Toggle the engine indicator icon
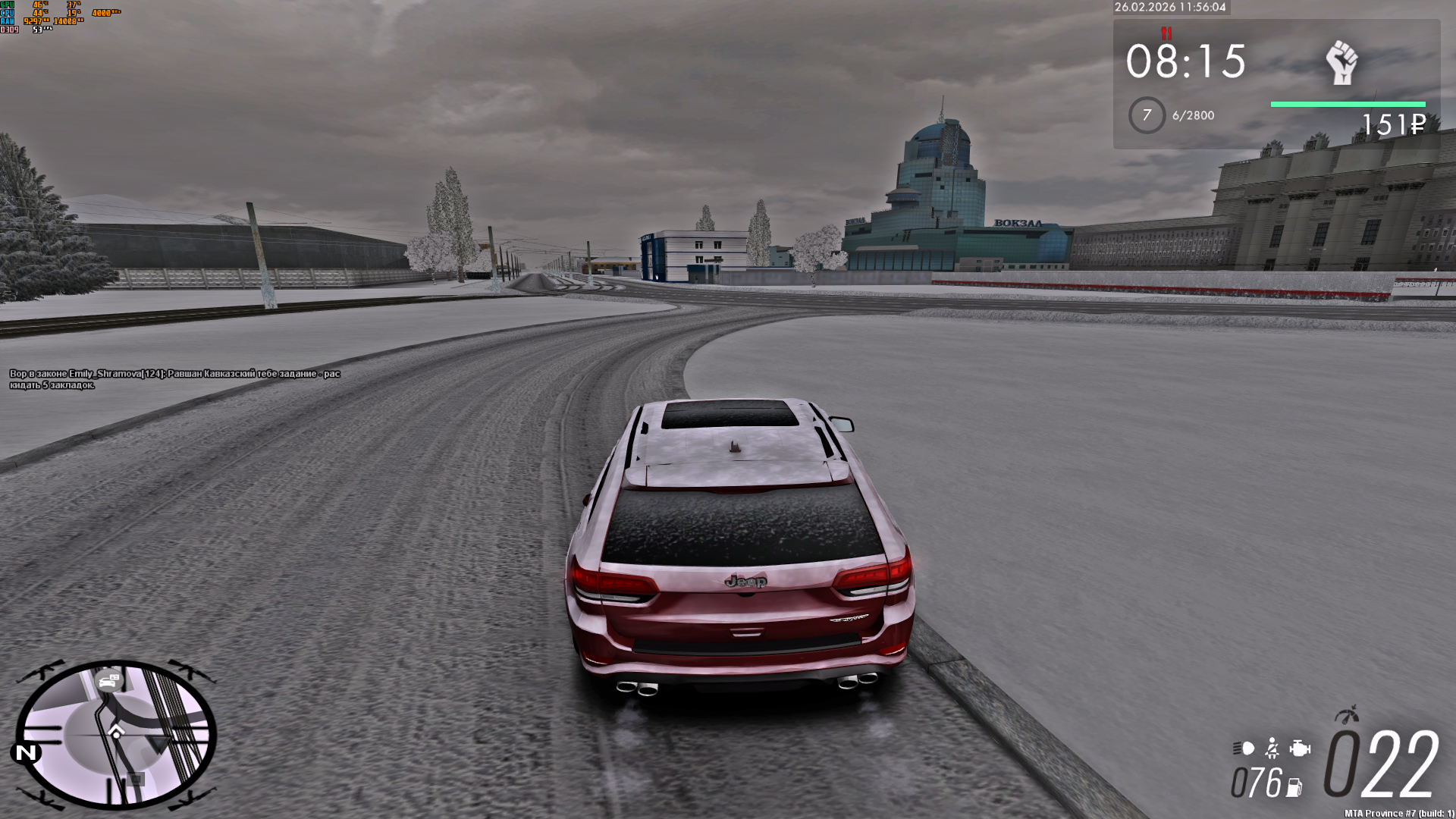Screen dimensions: 1456x819 pyautogui.click(x=1300, y=749)
